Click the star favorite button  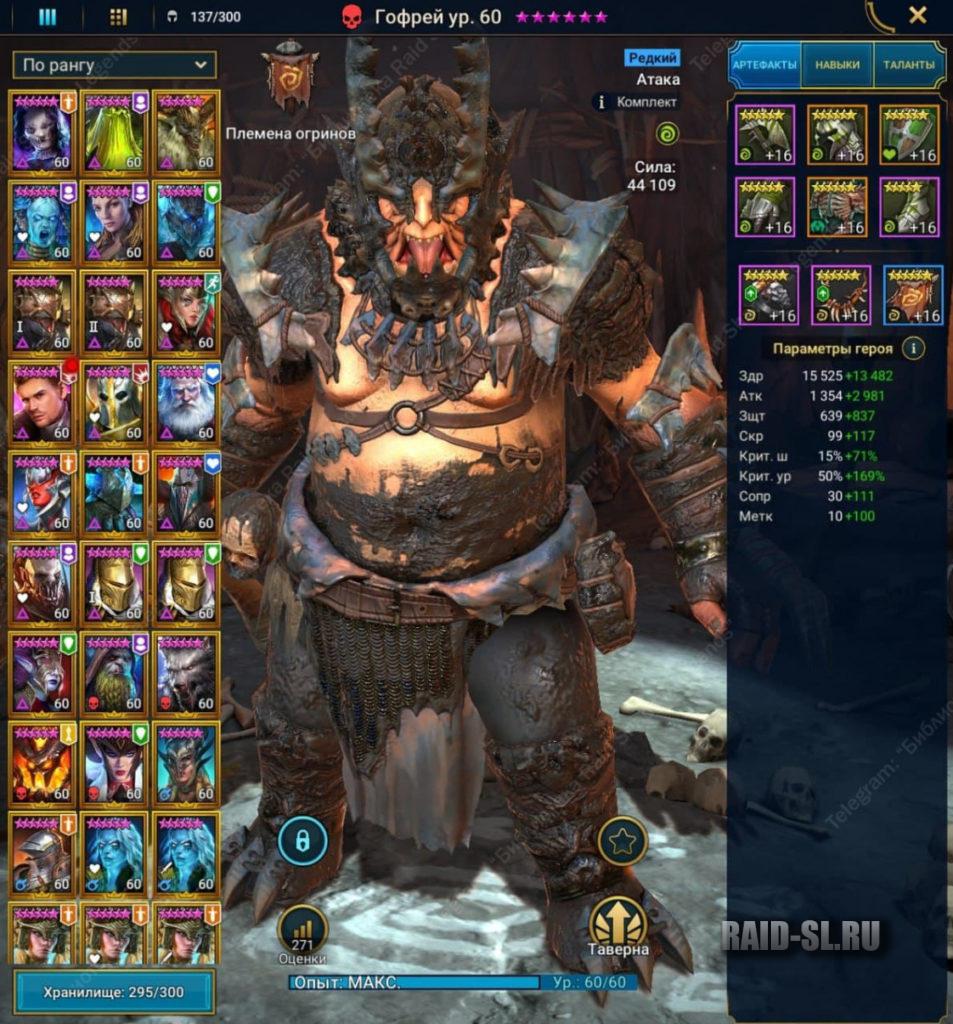[622, 841]
